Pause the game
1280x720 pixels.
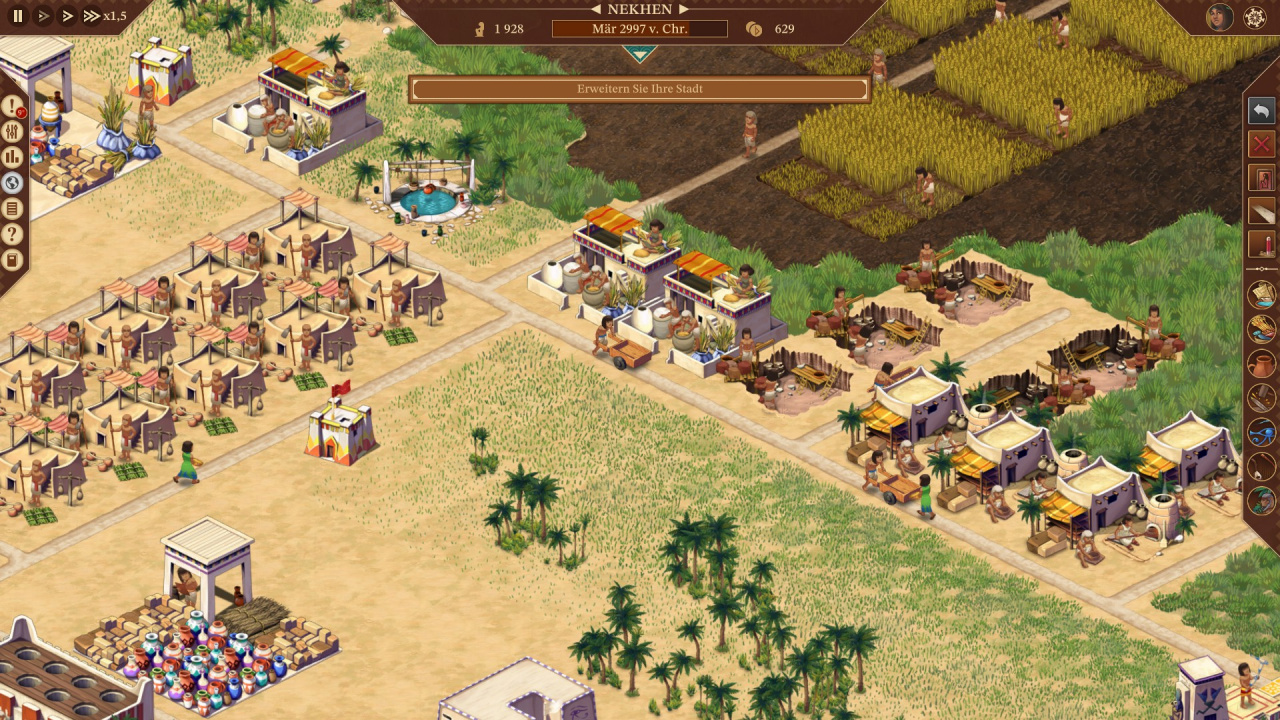tap(18, 16)
